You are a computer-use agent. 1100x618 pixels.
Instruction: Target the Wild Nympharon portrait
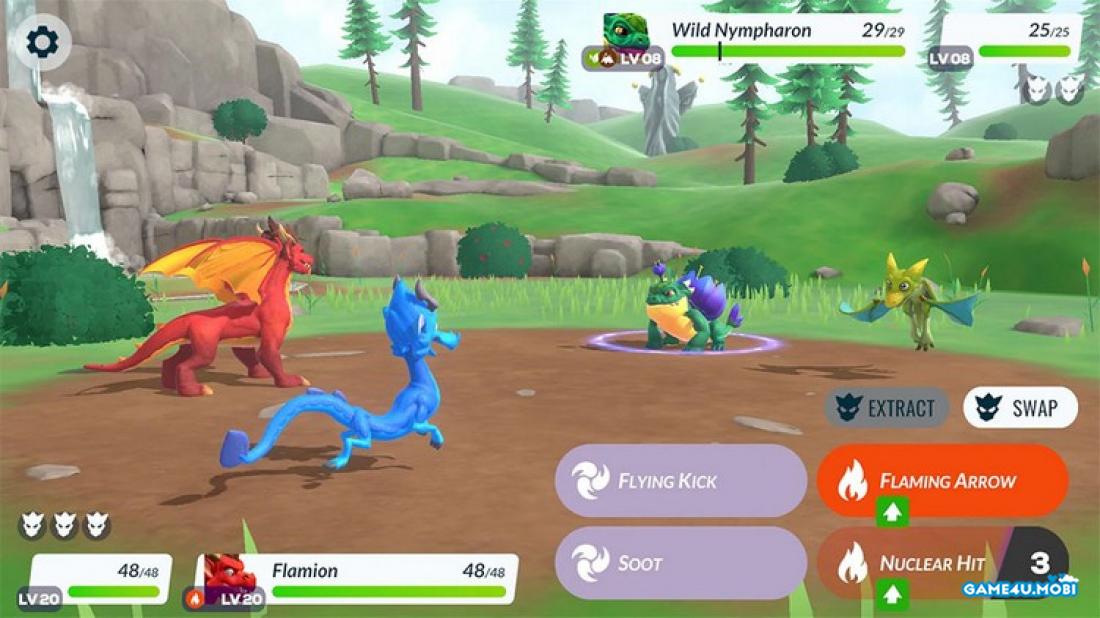point(626,33)
